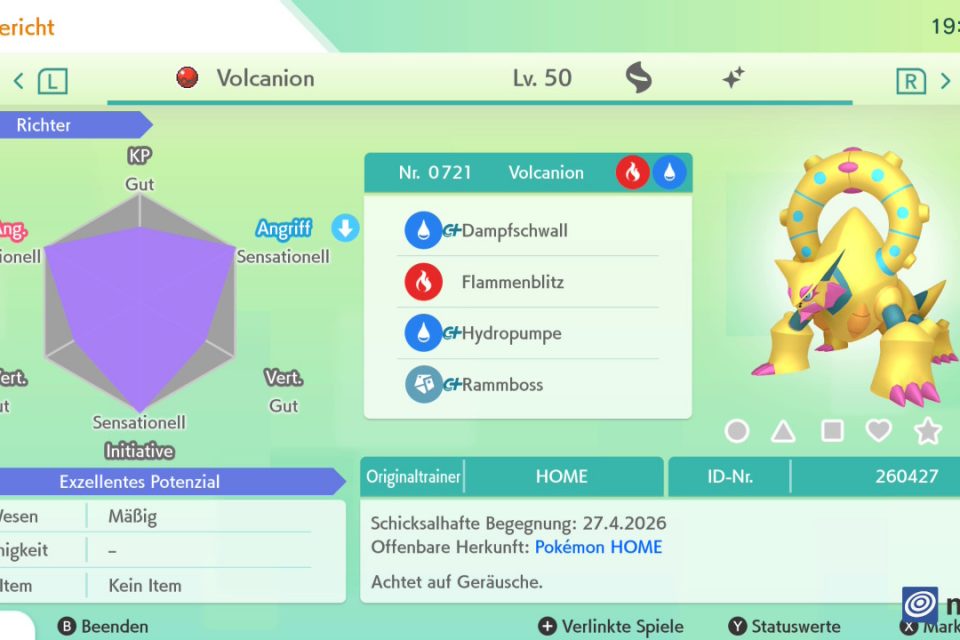960x640 pixels.
Task: Choose the Hydropumpe move row
Action: pos(512,333)
